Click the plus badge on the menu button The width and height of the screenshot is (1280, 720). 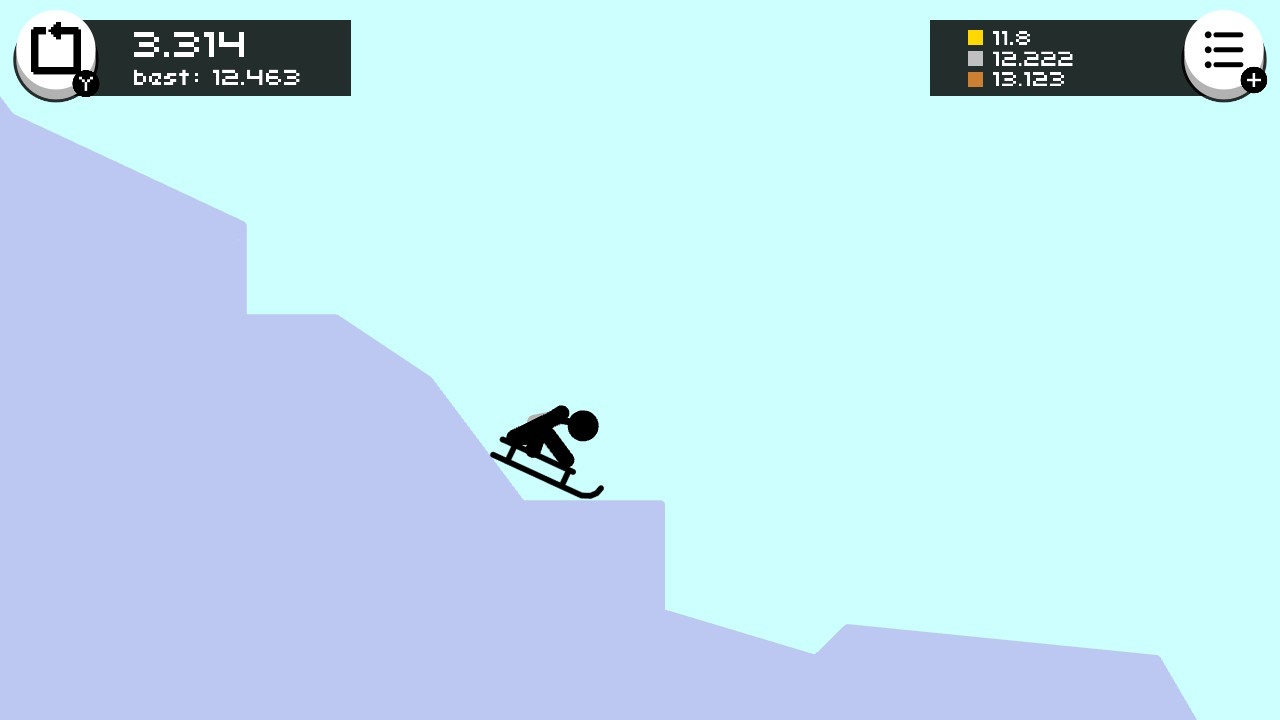click(1255, 80)
